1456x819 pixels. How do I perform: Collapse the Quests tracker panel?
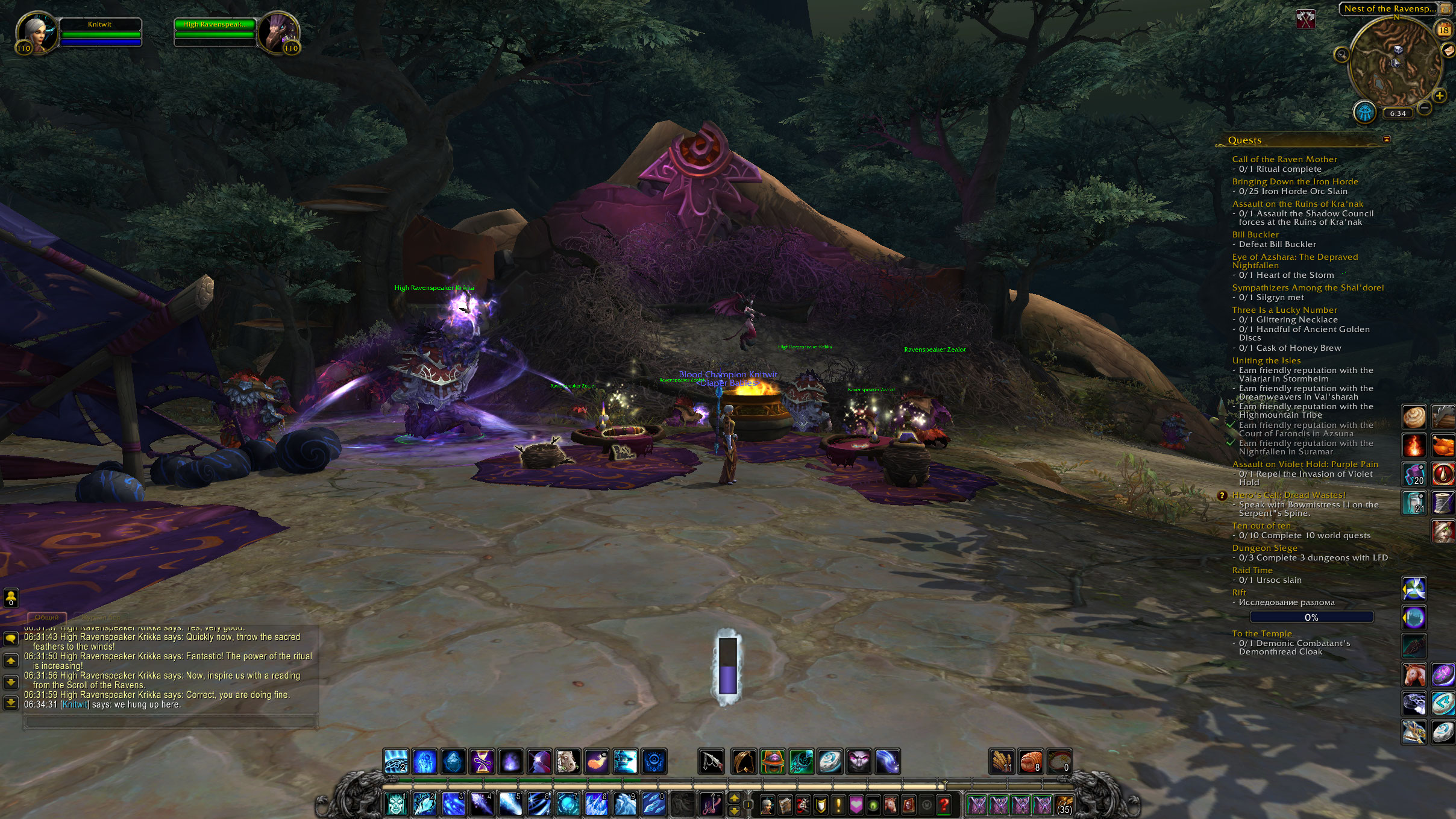pos(1387,139)
